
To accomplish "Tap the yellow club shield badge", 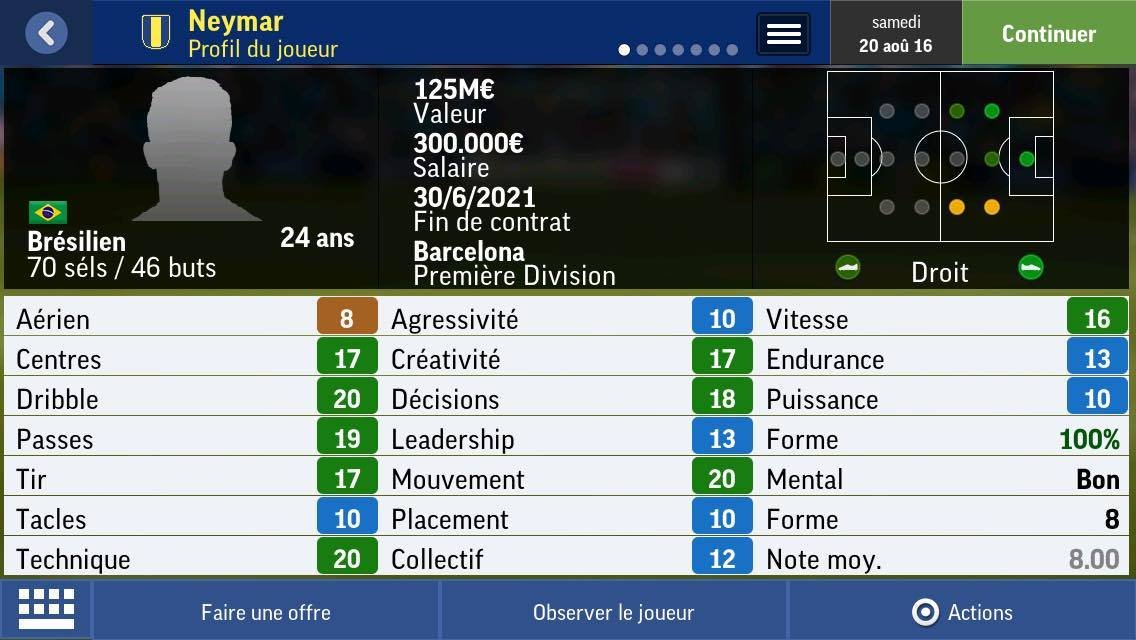I will pyautogui.click(x=156, y=32).
